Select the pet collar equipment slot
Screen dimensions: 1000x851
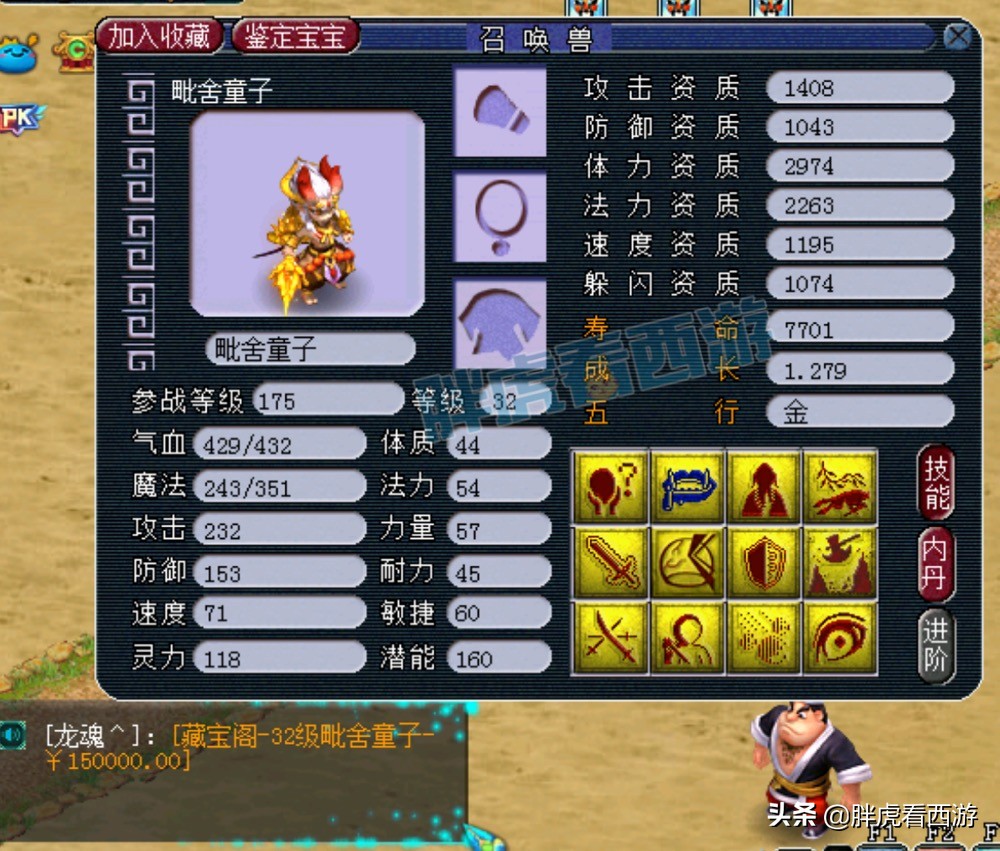click(x=500, y=216)
